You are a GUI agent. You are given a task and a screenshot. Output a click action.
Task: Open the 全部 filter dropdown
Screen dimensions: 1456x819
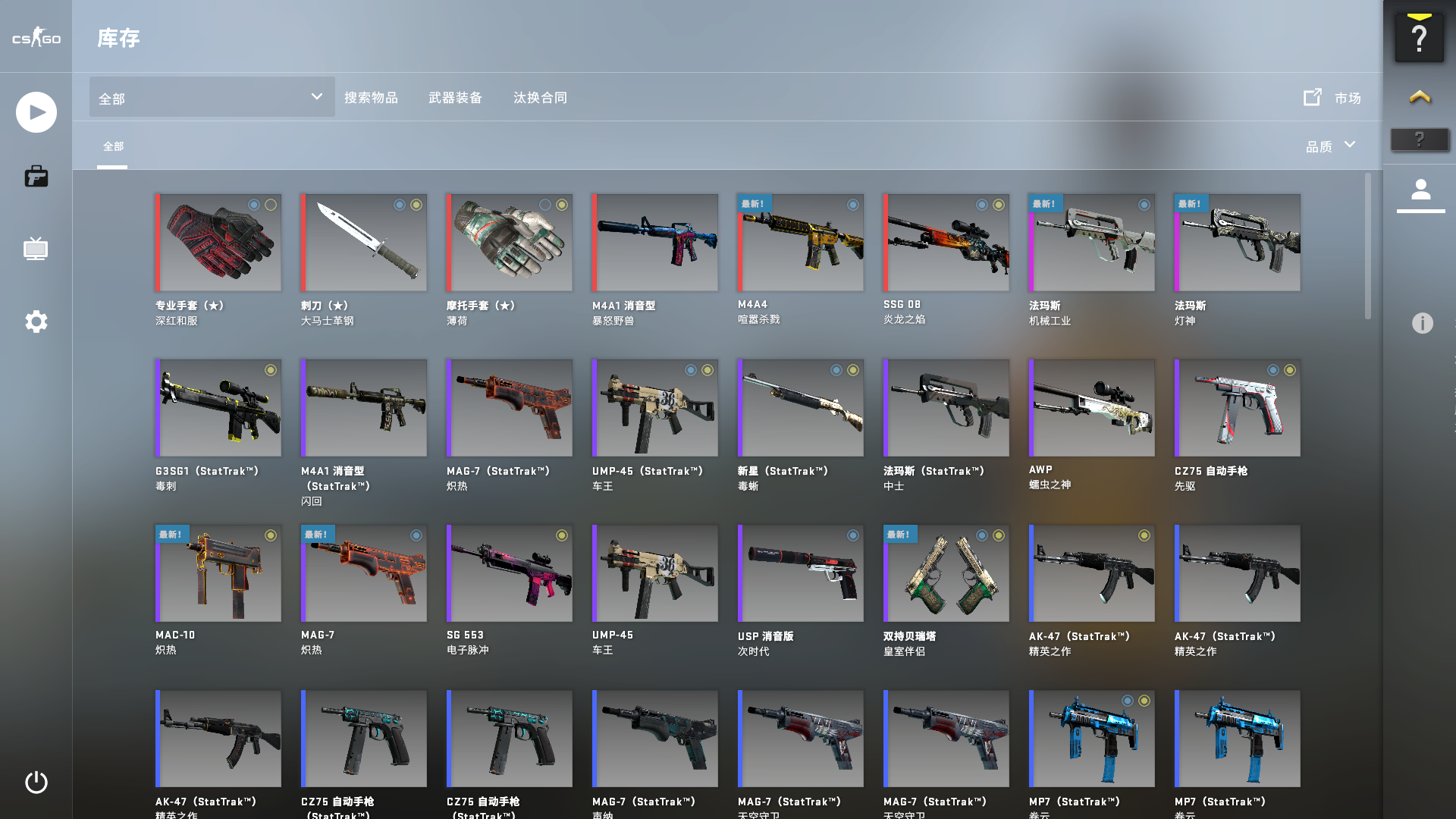211,98
